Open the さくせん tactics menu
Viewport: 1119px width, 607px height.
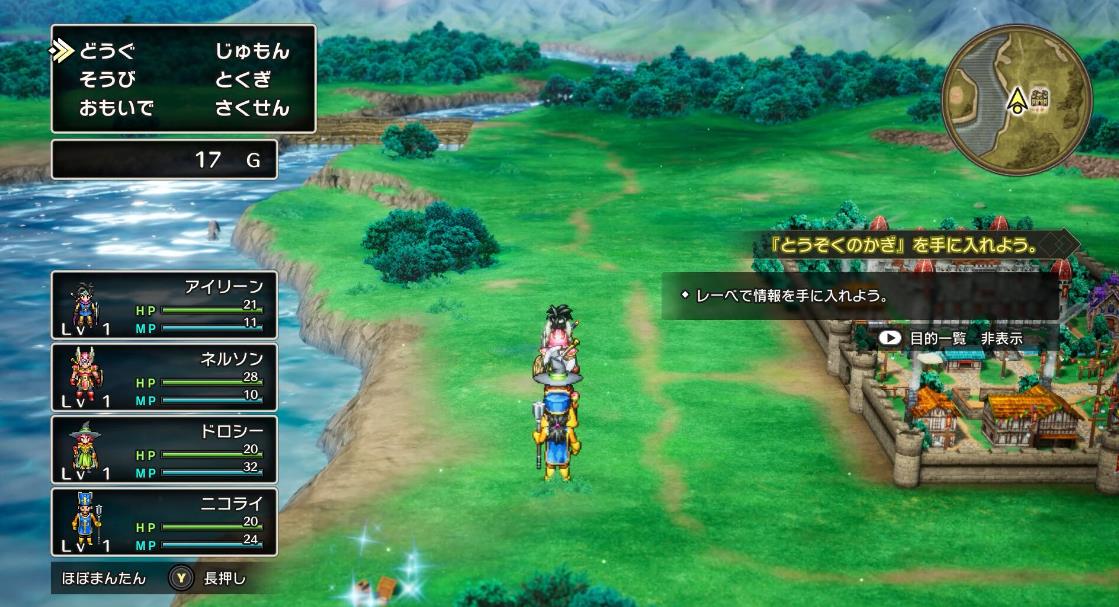[252, 107]
